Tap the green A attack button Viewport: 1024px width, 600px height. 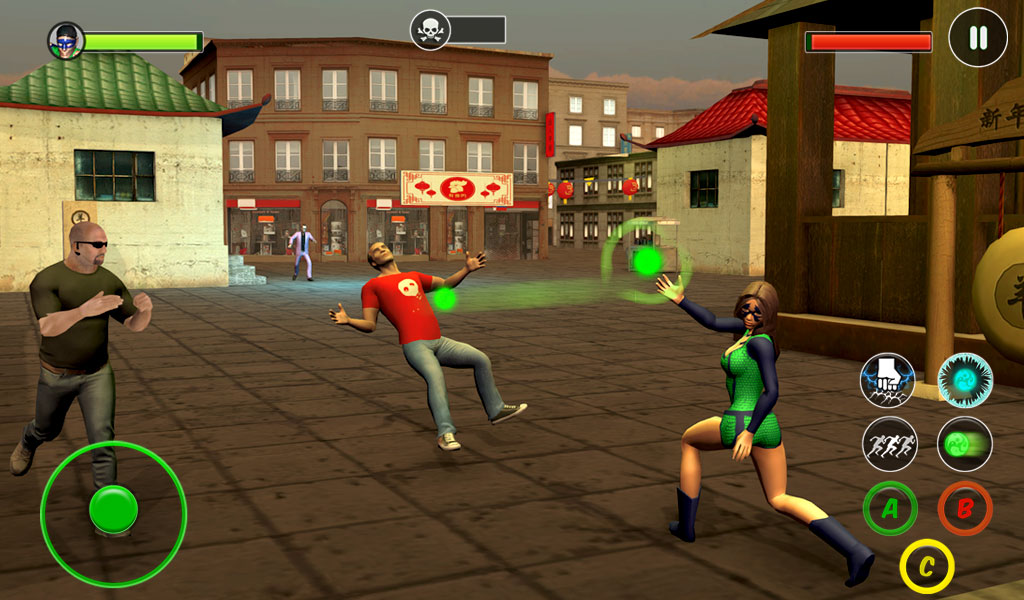[x=890, y=509]
